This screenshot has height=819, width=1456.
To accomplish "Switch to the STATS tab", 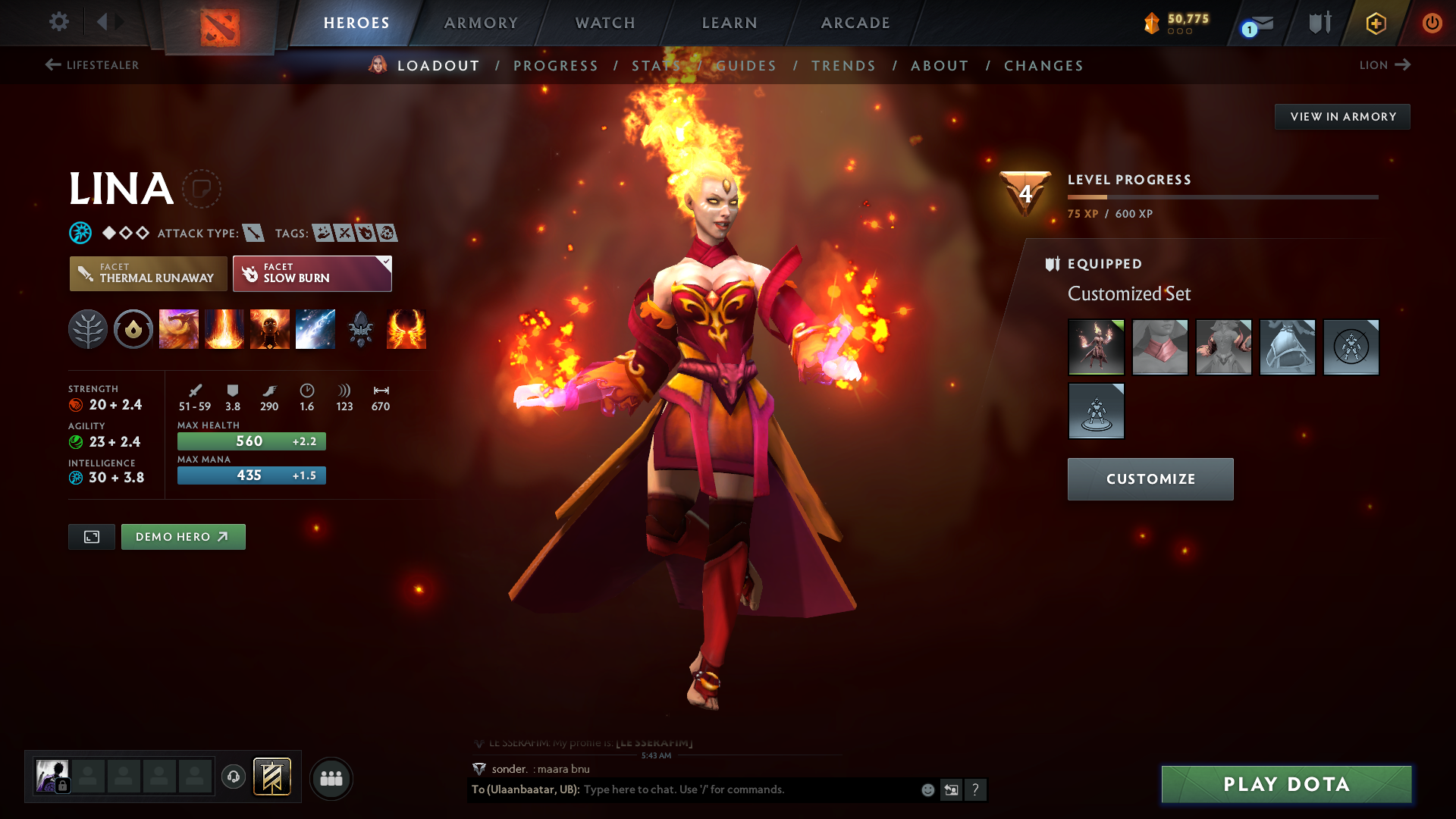I will [x=657, y=66].
